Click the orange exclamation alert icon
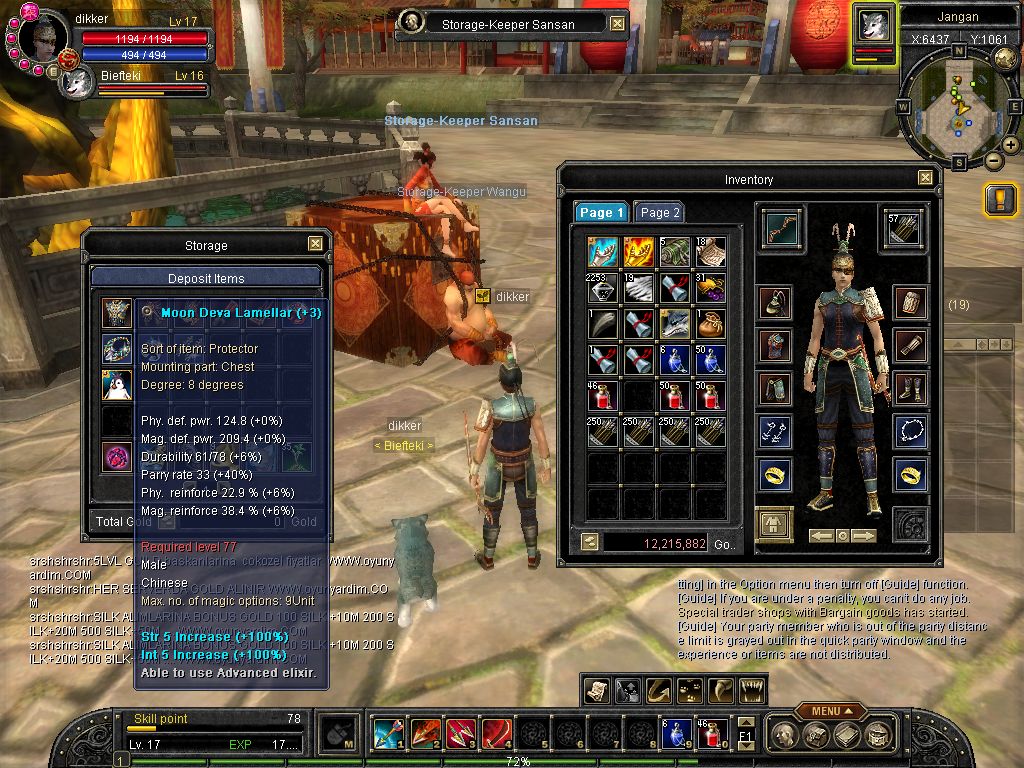This screenshot has height=768, width=1024. click(1000, 199)
